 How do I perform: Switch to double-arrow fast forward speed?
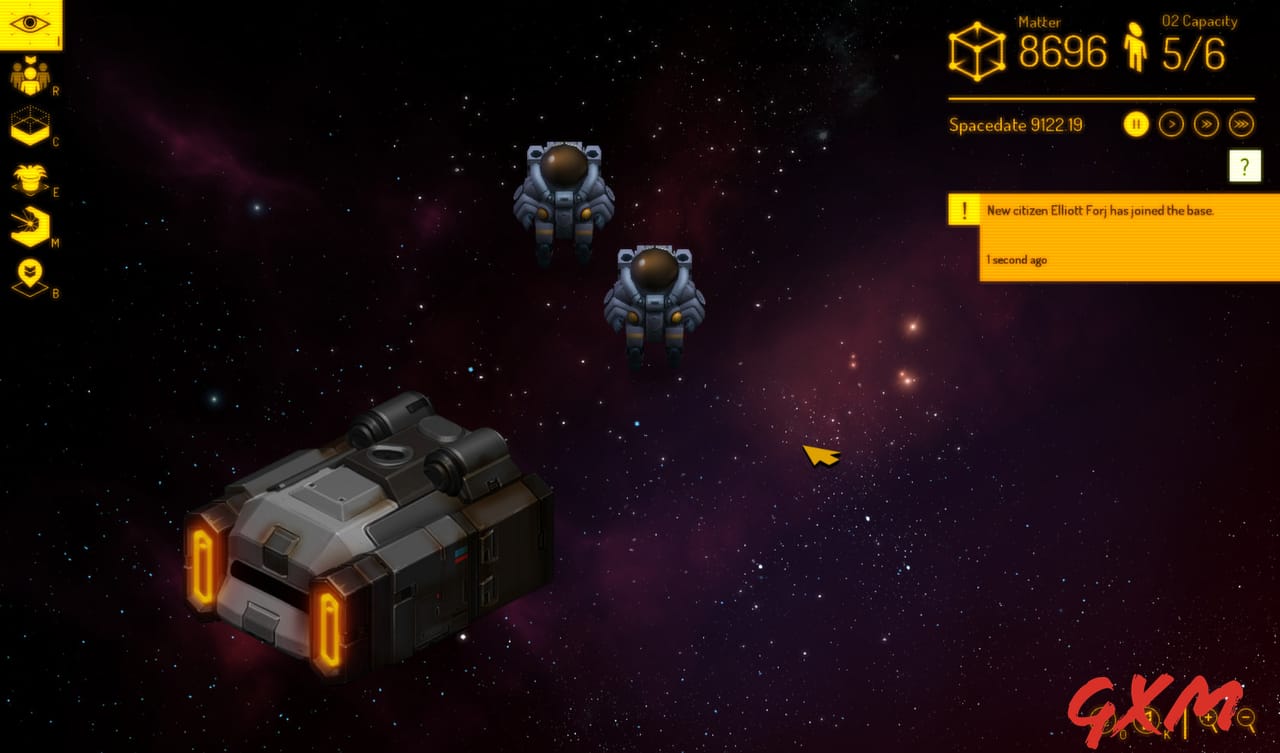1207,124
